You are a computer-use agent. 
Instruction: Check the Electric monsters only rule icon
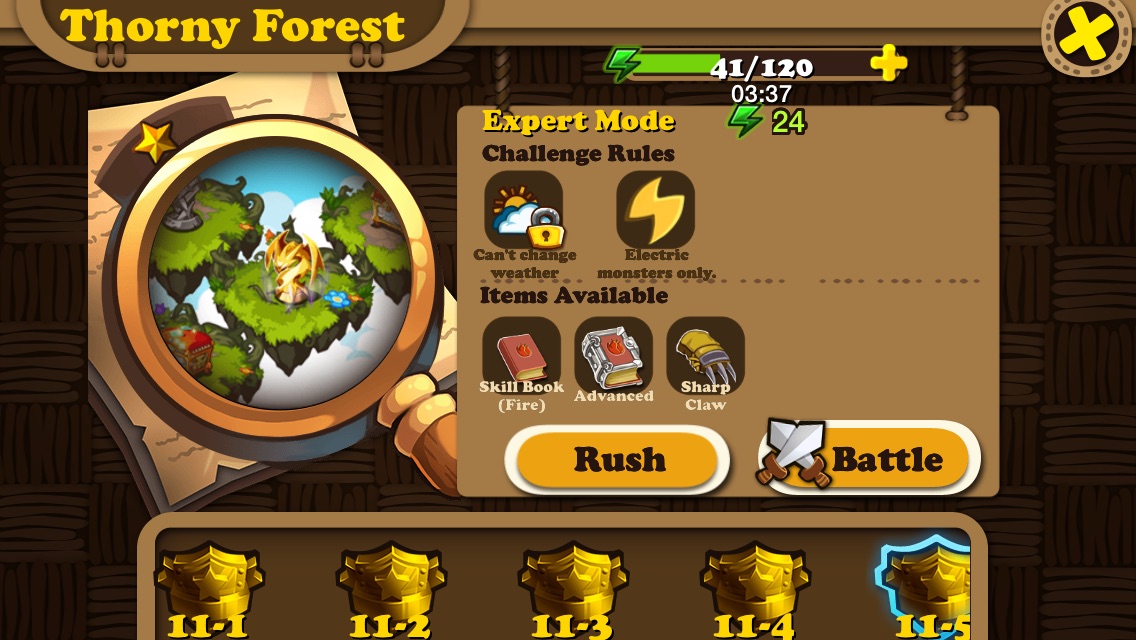655,210
